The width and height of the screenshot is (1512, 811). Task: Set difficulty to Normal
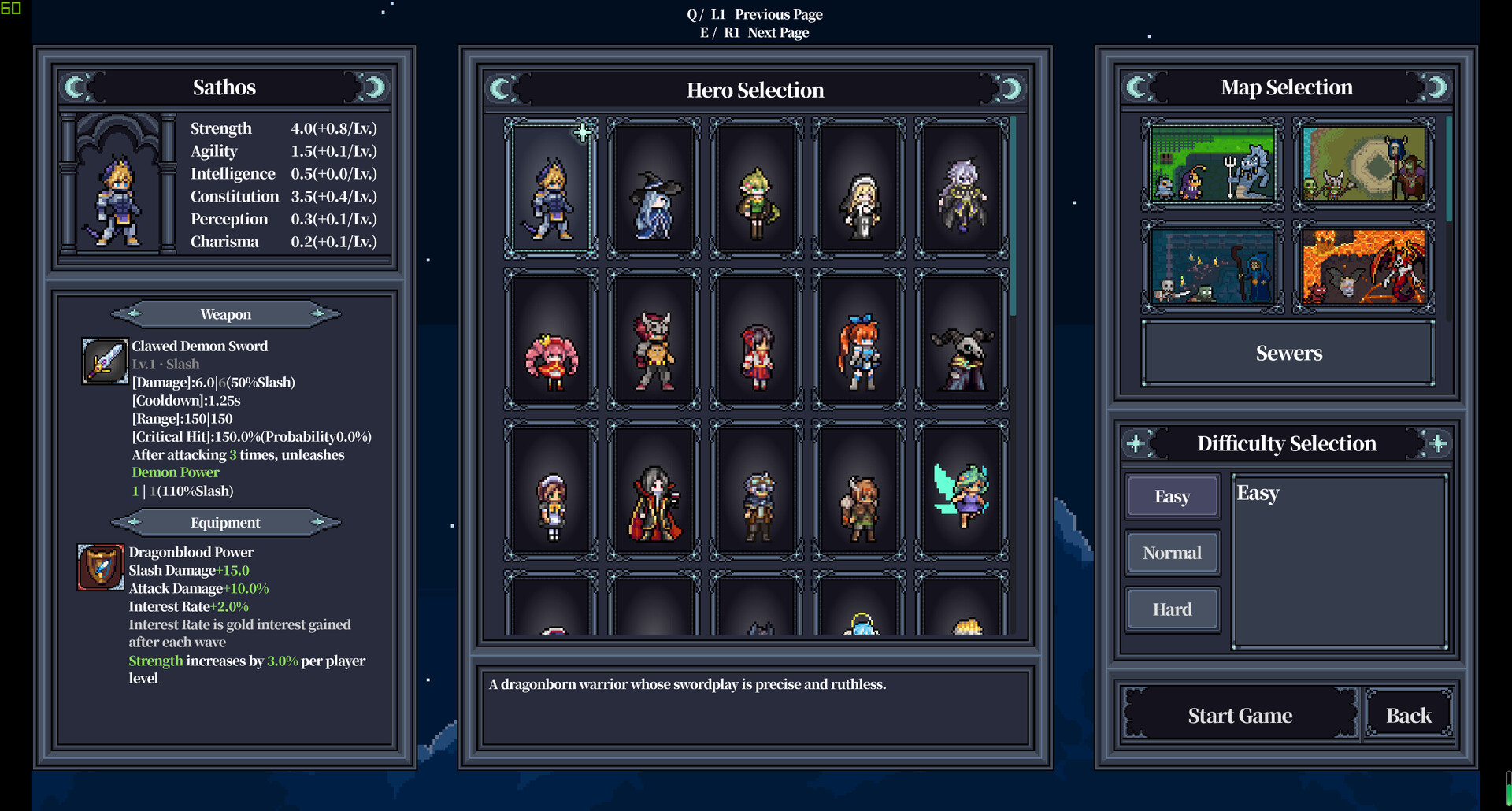pyautogui.click(x=1172, y=553)
